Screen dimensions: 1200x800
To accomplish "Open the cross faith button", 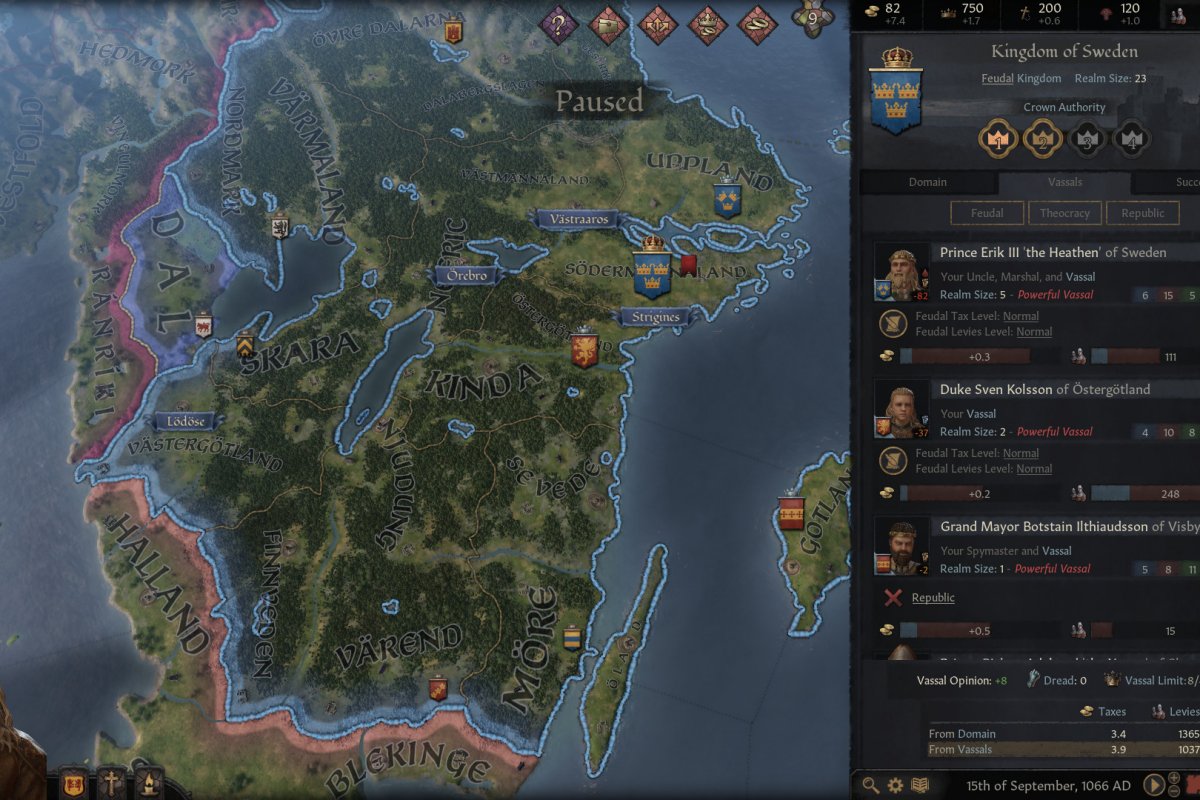I will [111, 783].
